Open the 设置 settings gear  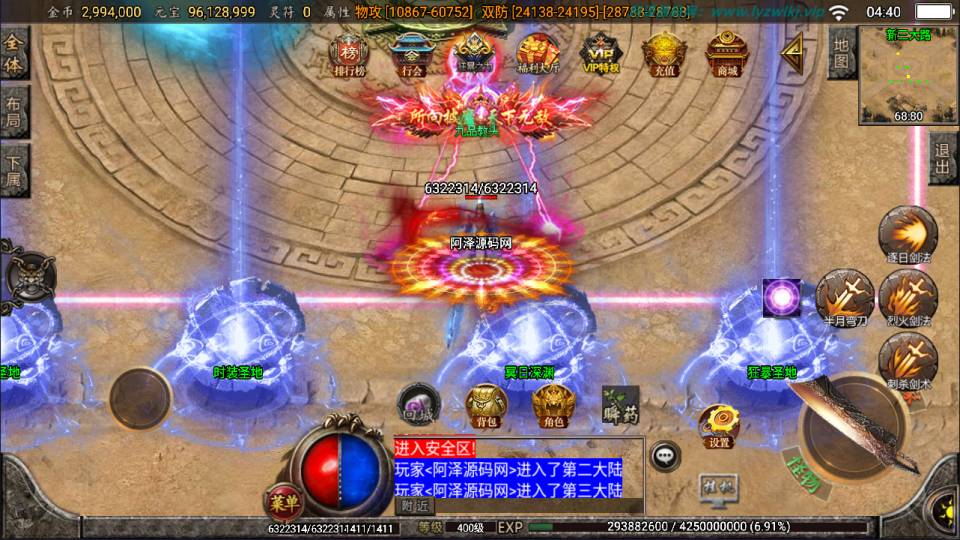(718, 425)
